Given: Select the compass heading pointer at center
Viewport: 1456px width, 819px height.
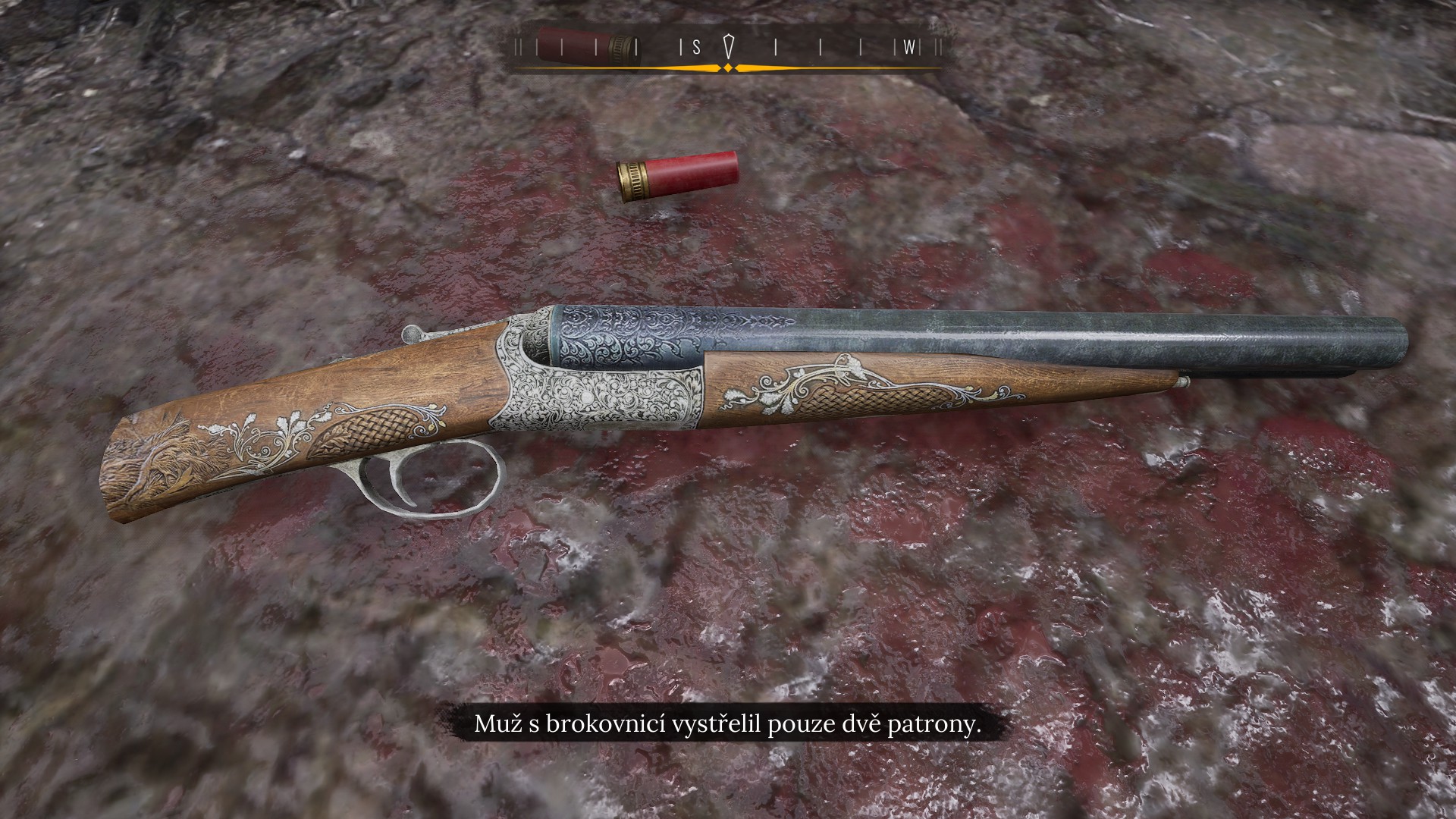Looking at the screenshot, I should (729, 46).
